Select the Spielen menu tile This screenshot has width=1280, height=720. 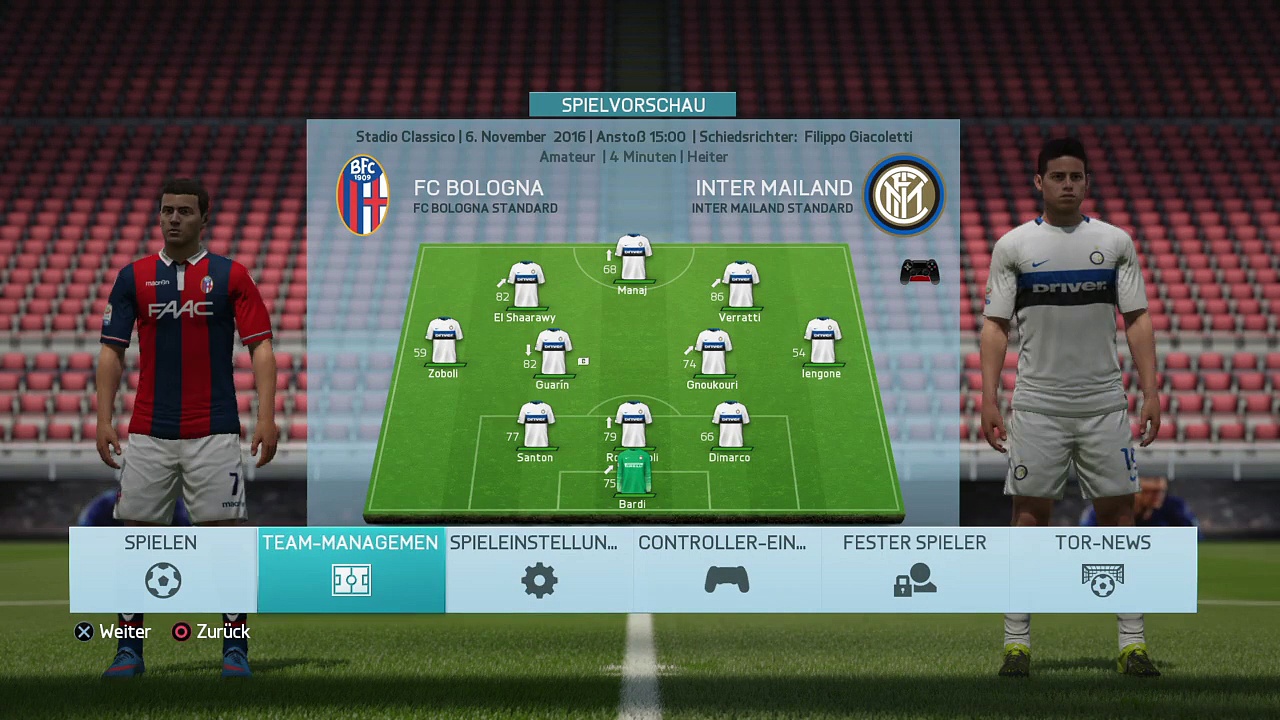[162, 569]
